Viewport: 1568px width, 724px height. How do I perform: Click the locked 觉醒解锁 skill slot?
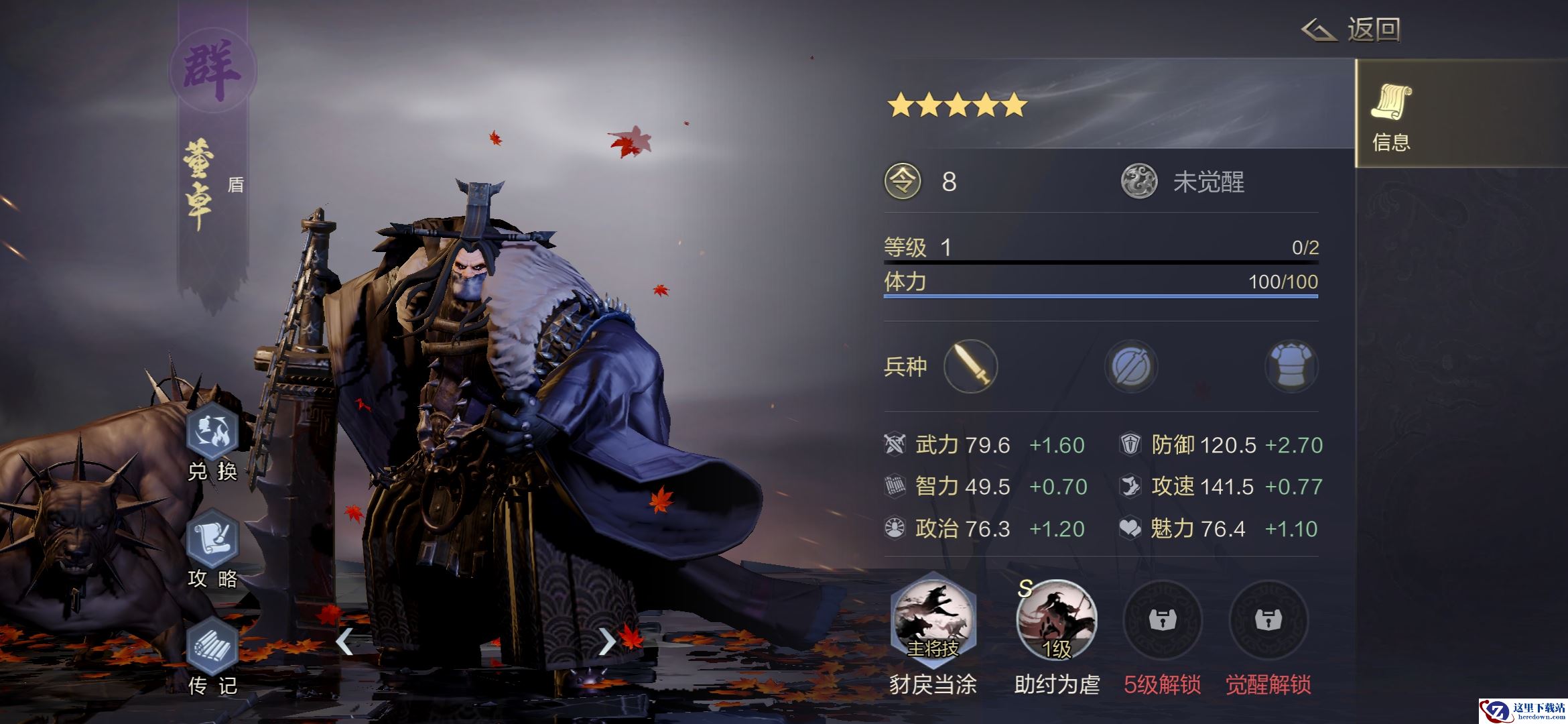click(x=1268, y=620)
